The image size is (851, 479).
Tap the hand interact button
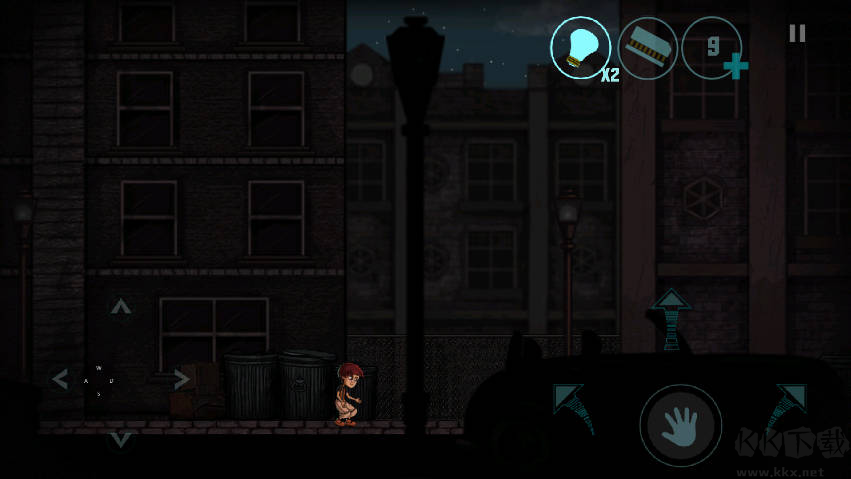coord(680,425)
